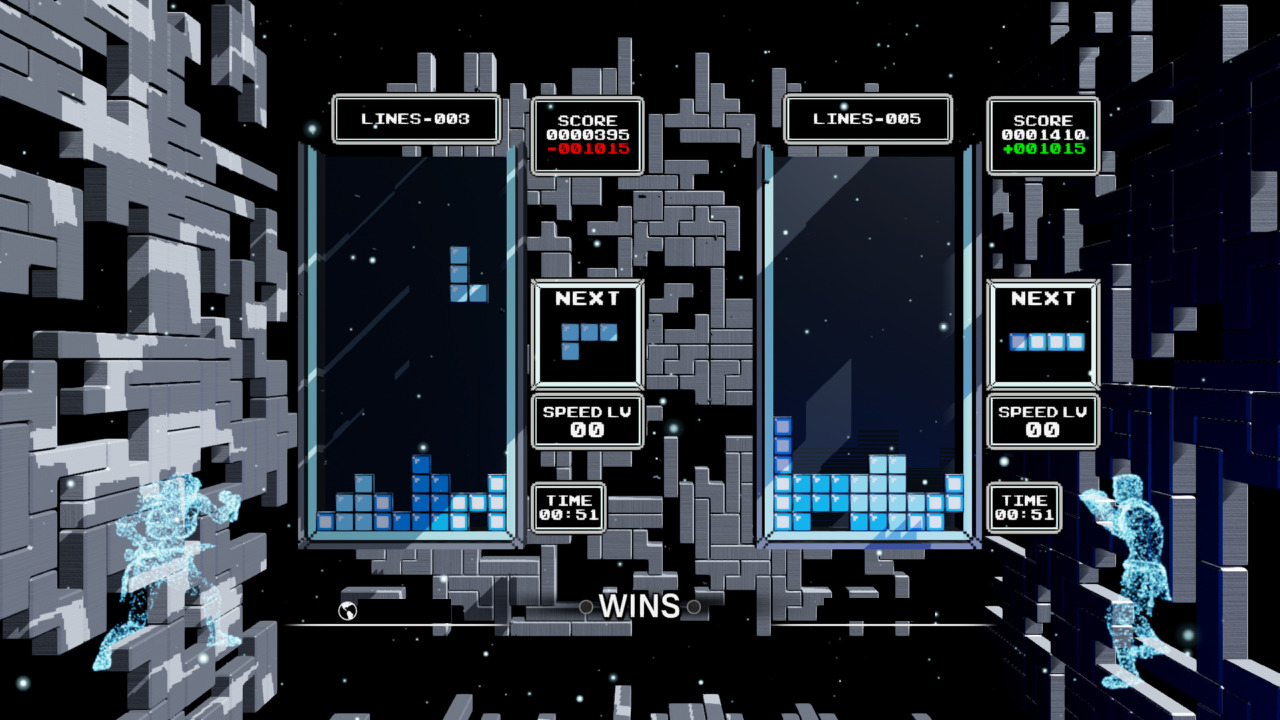The width and height of the screenshot is (1280, 720).
Task: Click the left WINS indicator circle
Action: pyautogui.click(x=585, y=605)
